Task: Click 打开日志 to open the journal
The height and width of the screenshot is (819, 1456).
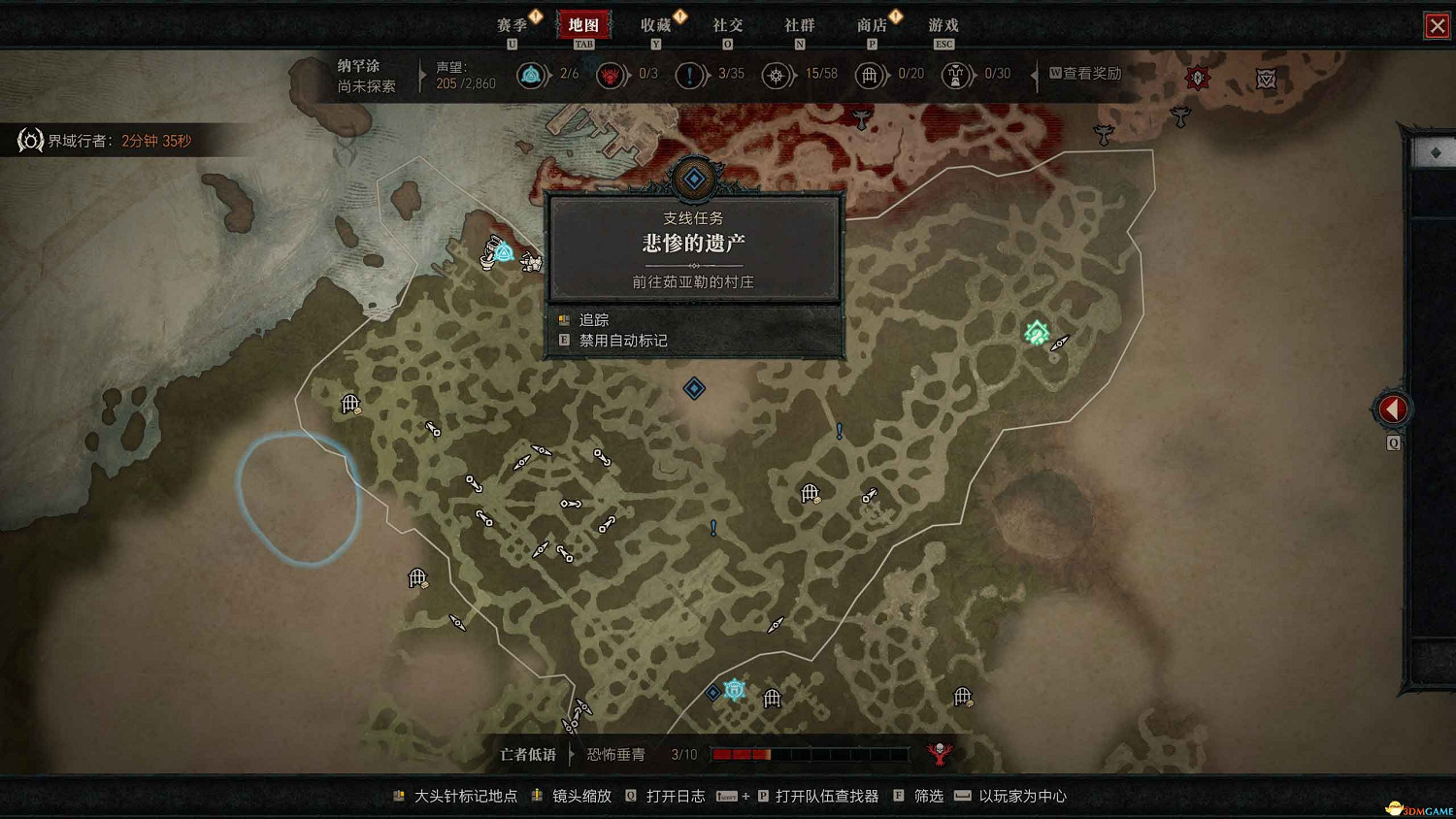Action: pos(677,796)
